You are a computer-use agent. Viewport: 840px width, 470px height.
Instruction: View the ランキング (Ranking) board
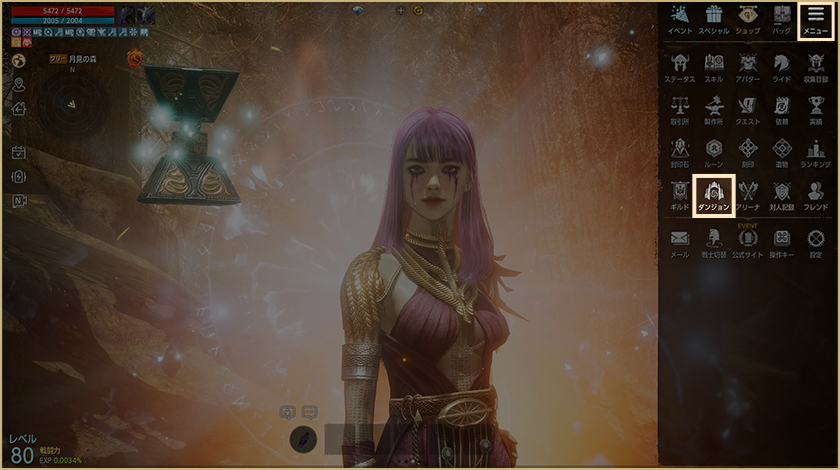click(x=816, y=152)
